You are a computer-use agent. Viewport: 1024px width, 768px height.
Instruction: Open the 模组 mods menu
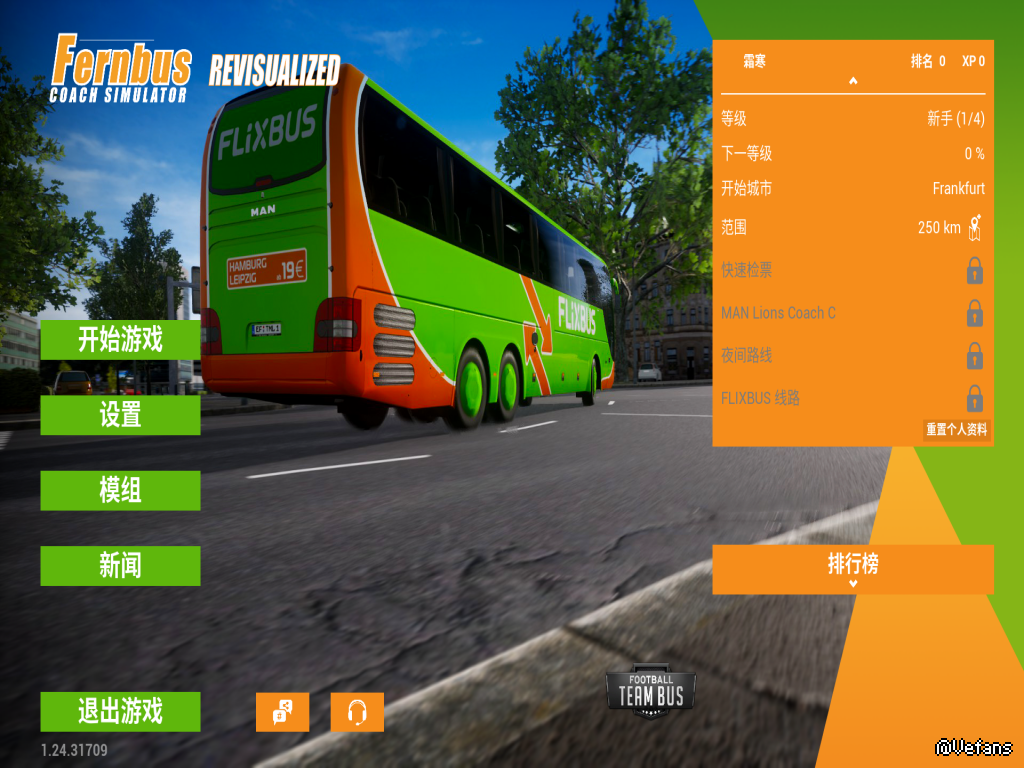click(120, 490)
